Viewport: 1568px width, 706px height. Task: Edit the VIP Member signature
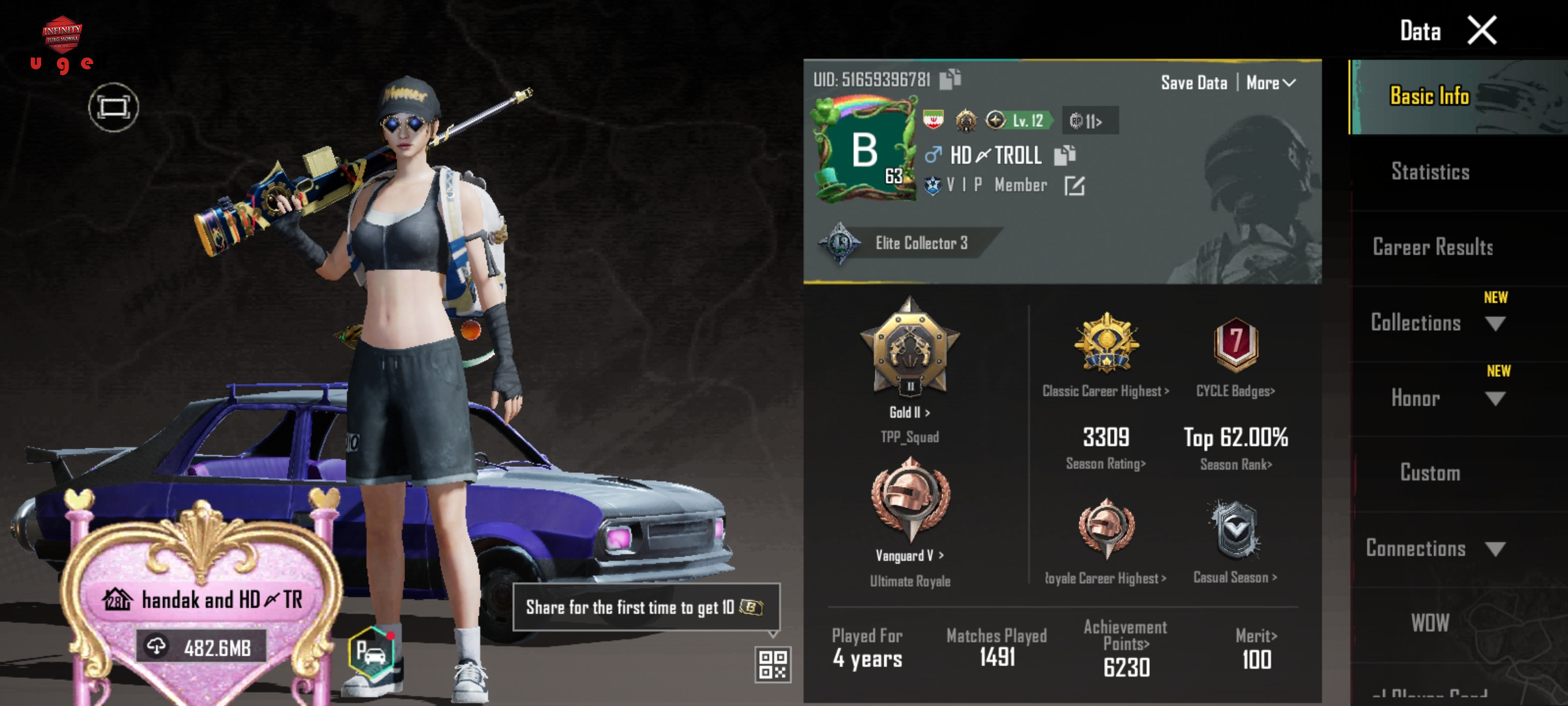(x=1074, y=186)
